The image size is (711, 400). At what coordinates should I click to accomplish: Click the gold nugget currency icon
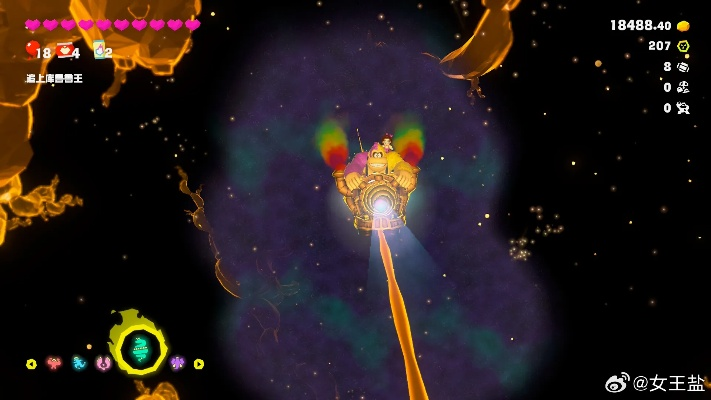coord(683,26)
